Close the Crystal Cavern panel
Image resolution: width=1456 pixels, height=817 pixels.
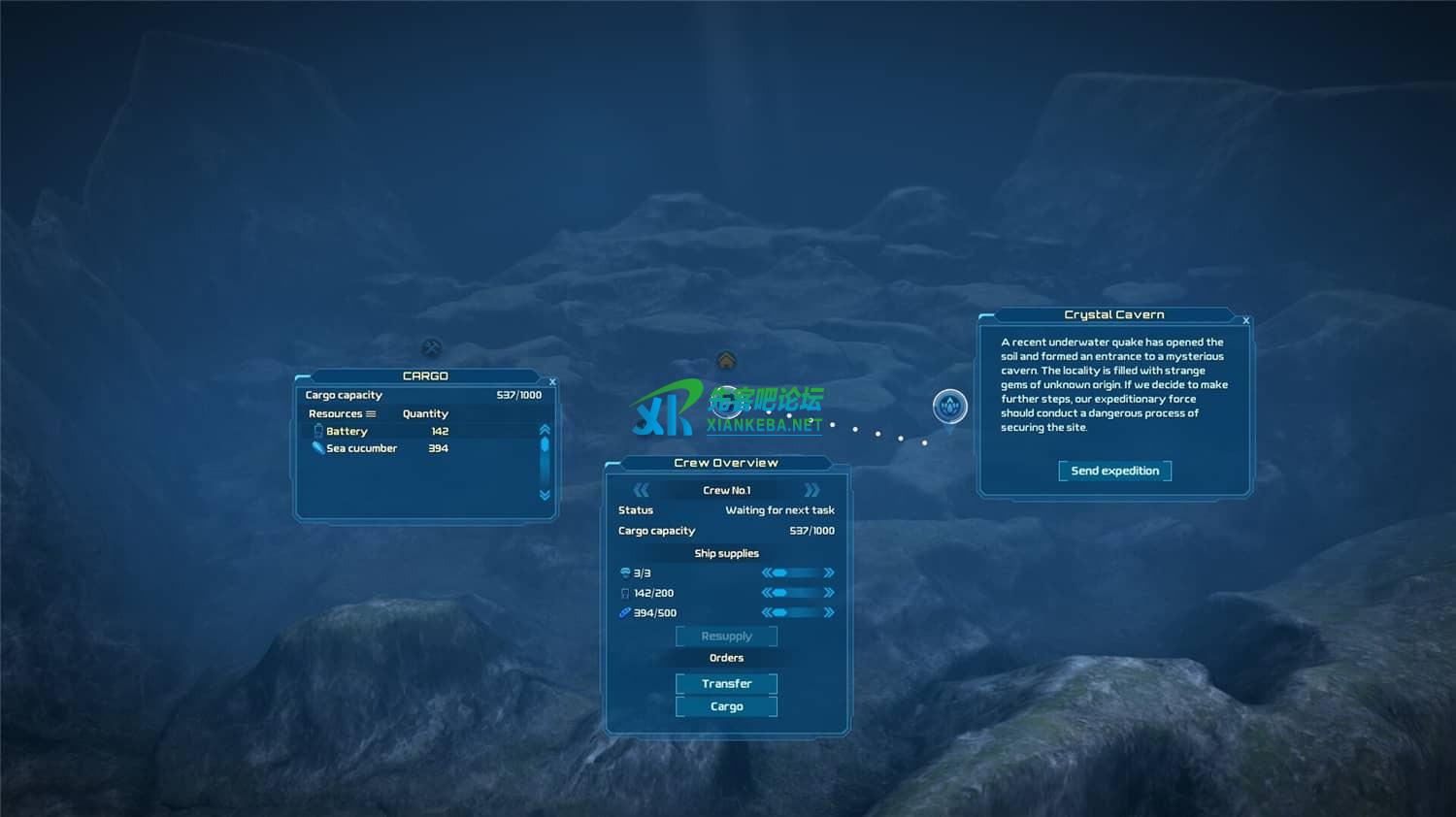(1246, 320)
